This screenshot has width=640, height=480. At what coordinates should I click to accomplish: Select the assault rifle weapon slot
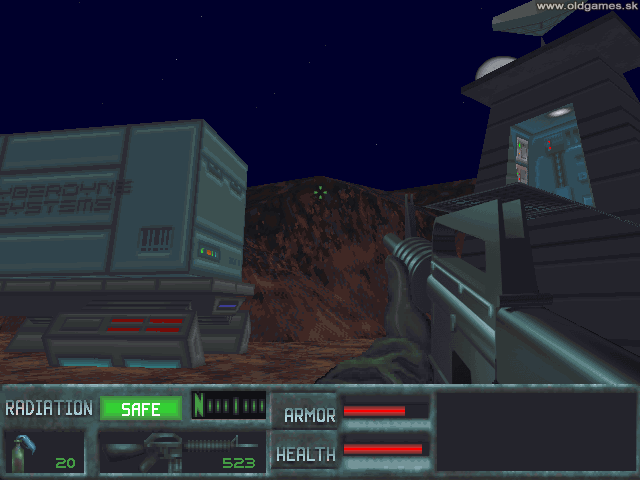click(181, 450)
